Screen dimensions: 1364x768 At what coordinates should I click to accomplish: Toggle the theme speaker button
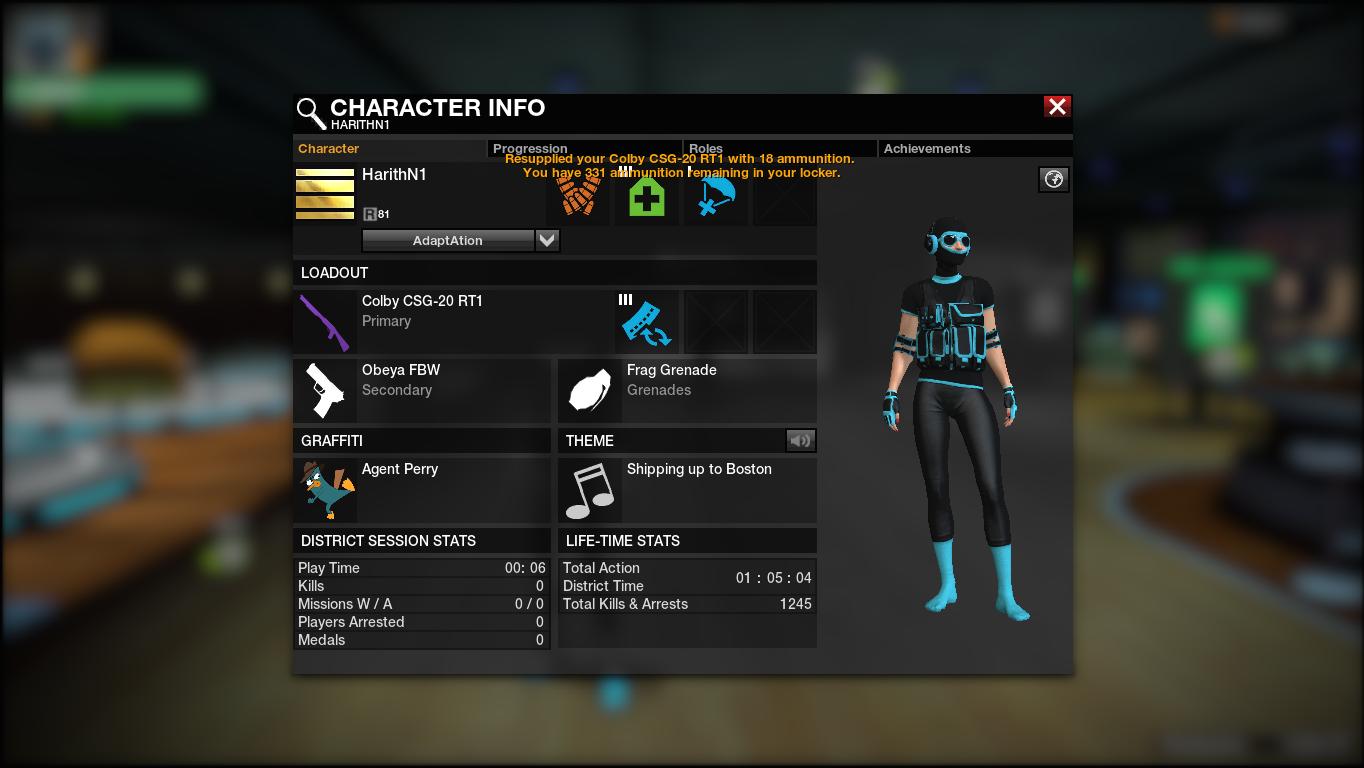(x=800, y=440)
